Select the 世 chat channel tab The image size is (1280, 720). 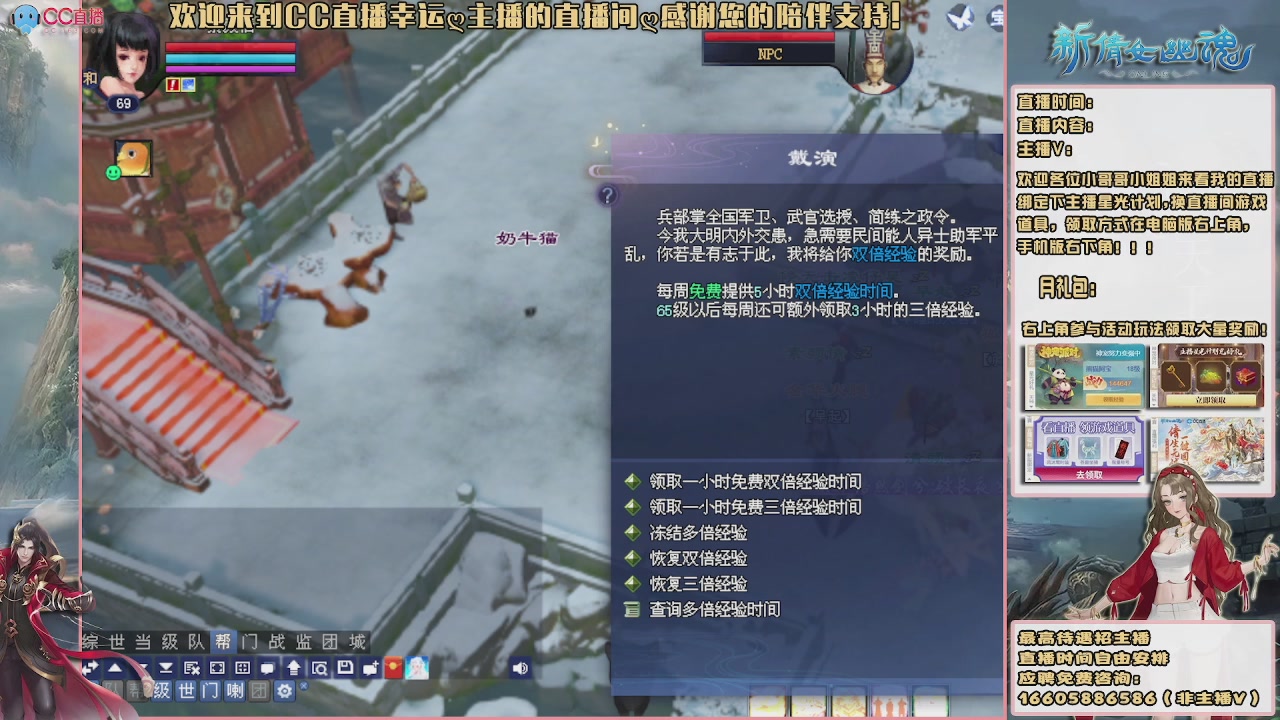189,690
